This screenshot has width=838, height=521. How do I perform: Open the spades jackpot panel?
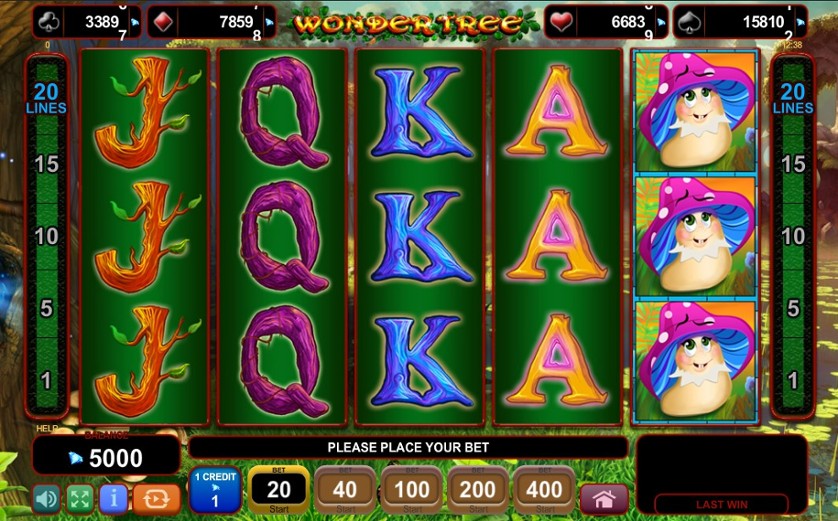740,22
